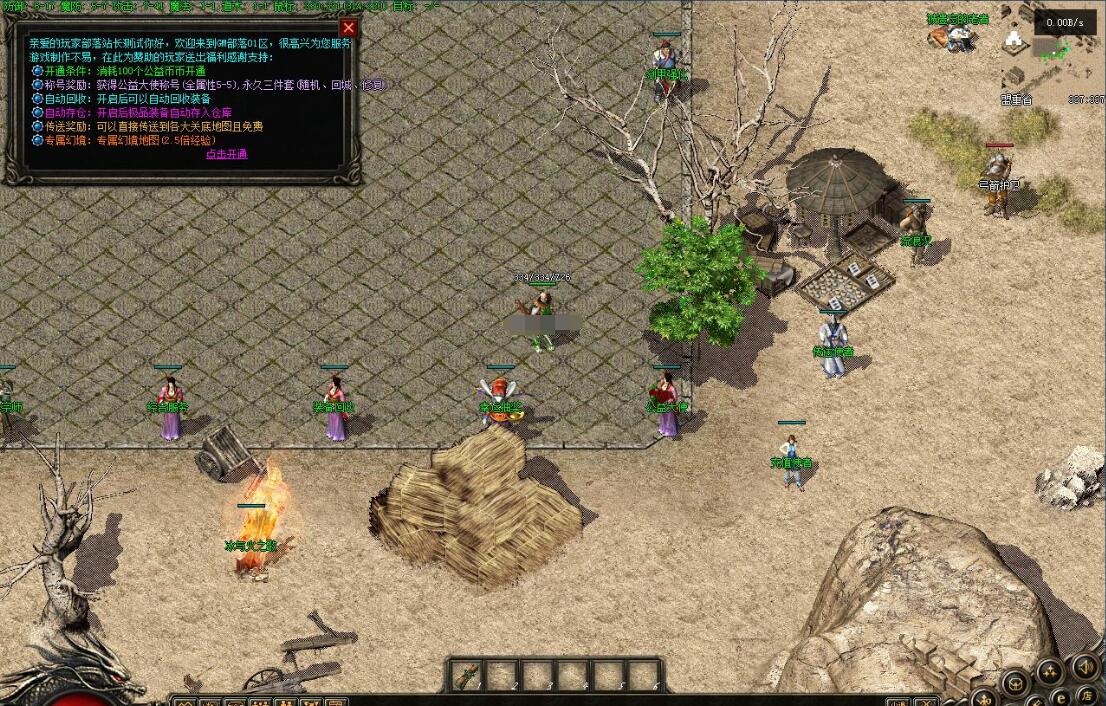Screen dimensions: 1106x706
Task: Click the 点击开通 activation link
Action: click(x=226, y=154)
